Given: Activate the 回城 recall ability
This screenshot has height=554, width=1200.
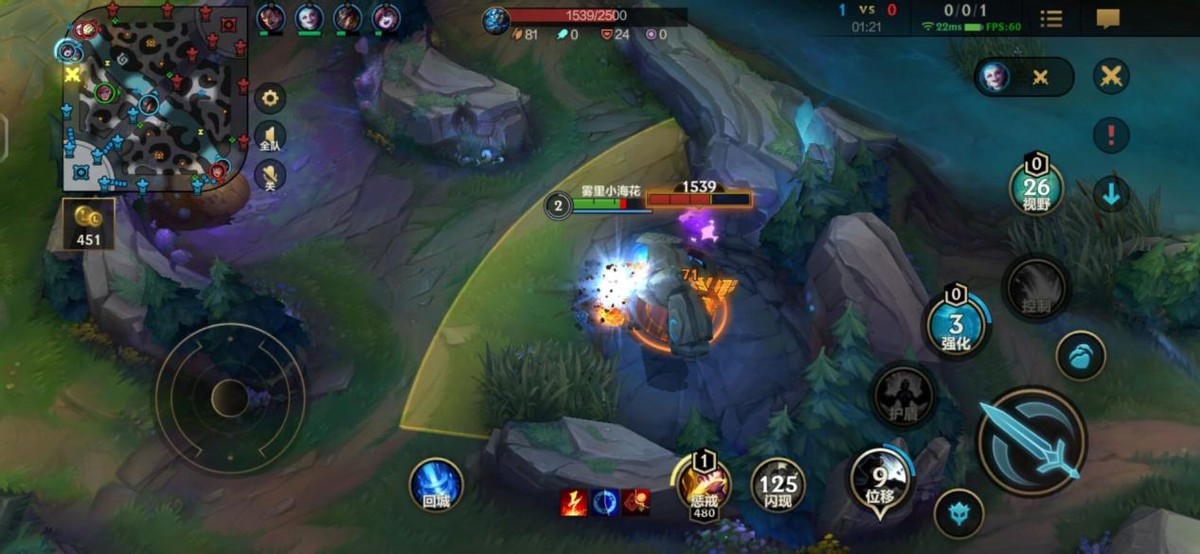Looking at the screenshot, I should [436, 484].
